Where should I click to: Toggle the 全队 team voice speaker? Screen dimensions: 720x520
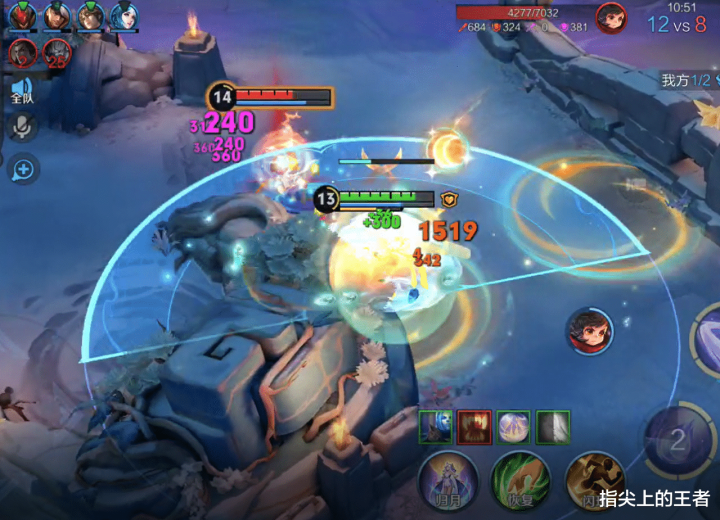(x=22, y=92)
